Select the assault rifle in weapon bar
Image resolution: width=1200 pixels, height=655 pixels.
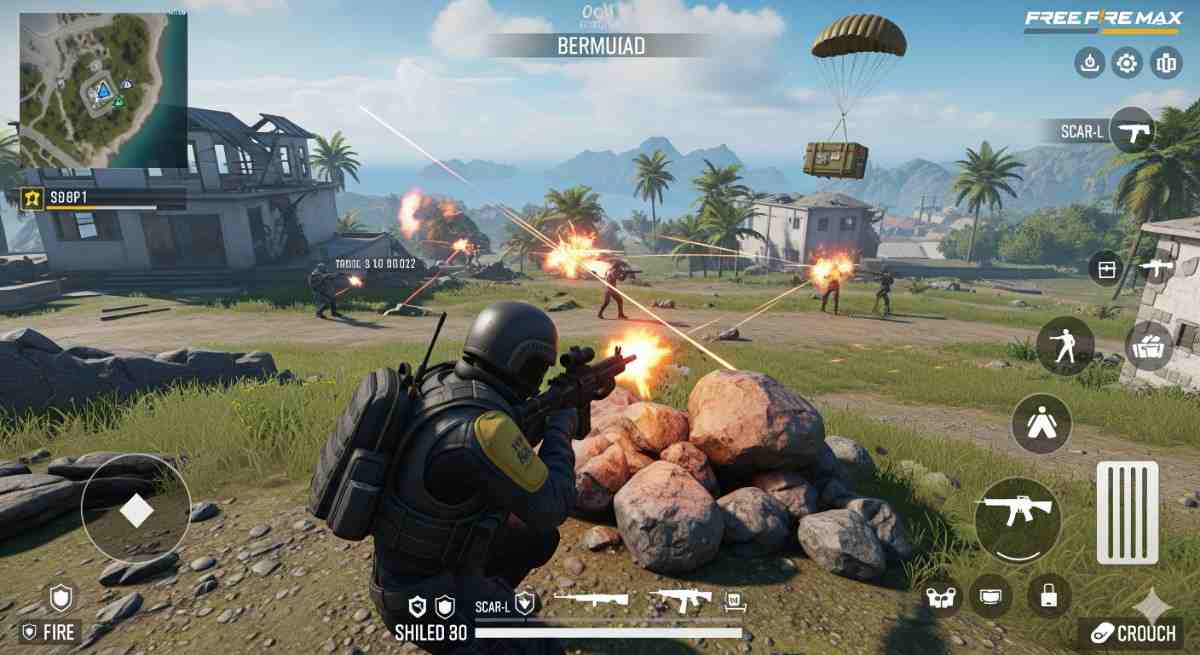tap(681, 600)
